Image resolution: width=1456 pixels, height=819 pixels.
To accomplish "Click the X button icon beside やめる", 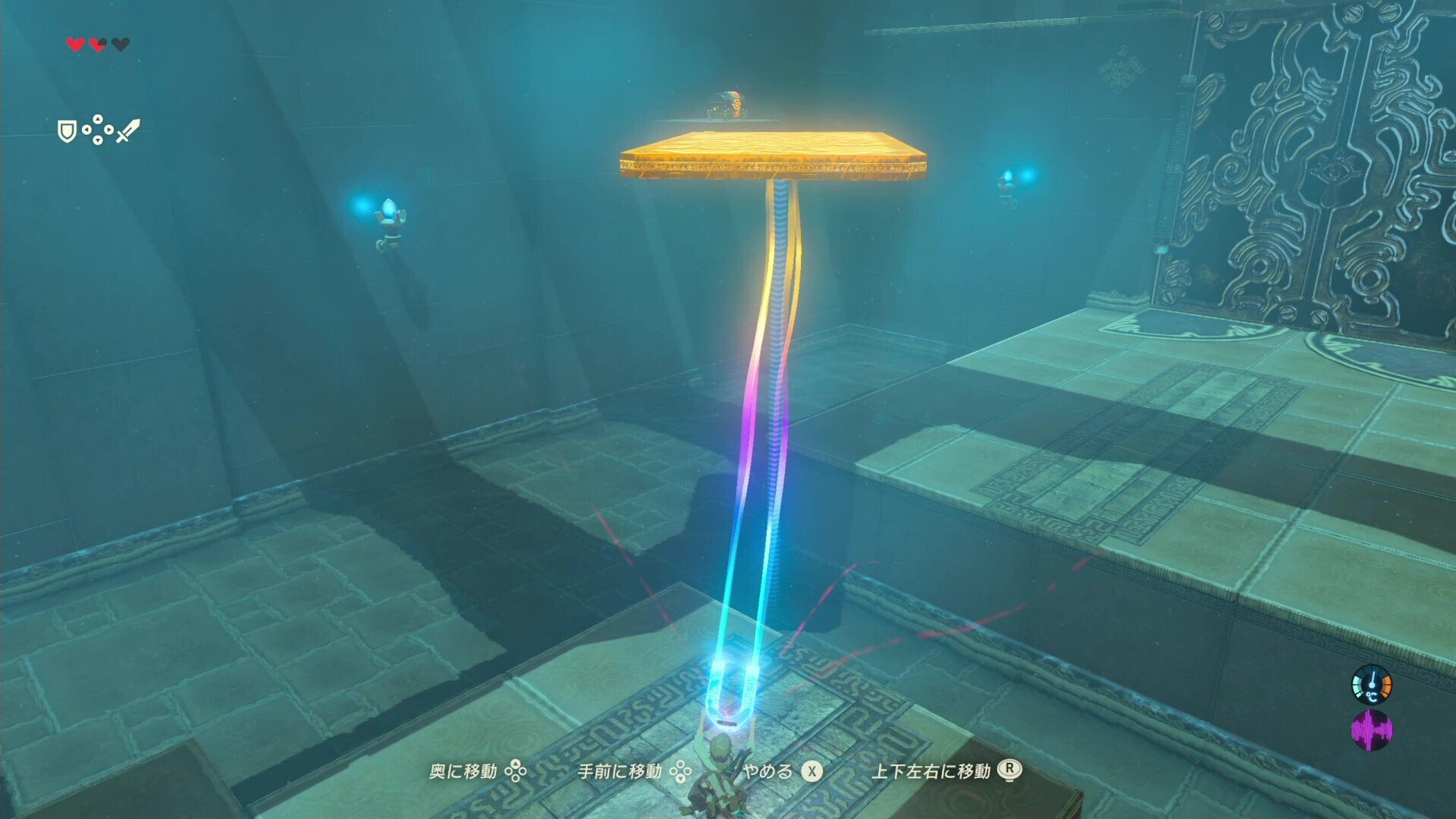I will click(x=812, y=771).
